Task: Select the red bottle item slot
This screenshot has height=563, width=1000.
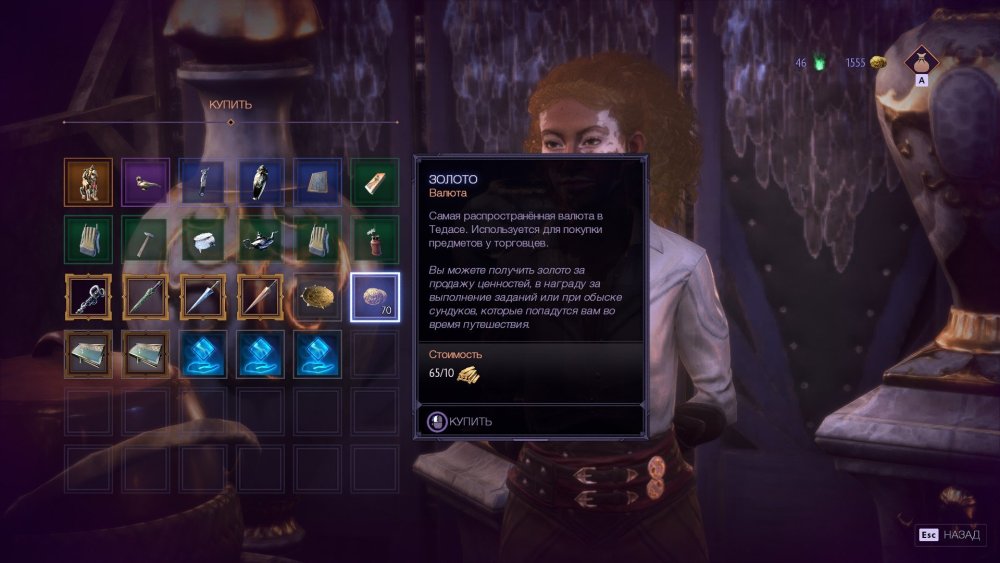Action: [x=376, y=240]
